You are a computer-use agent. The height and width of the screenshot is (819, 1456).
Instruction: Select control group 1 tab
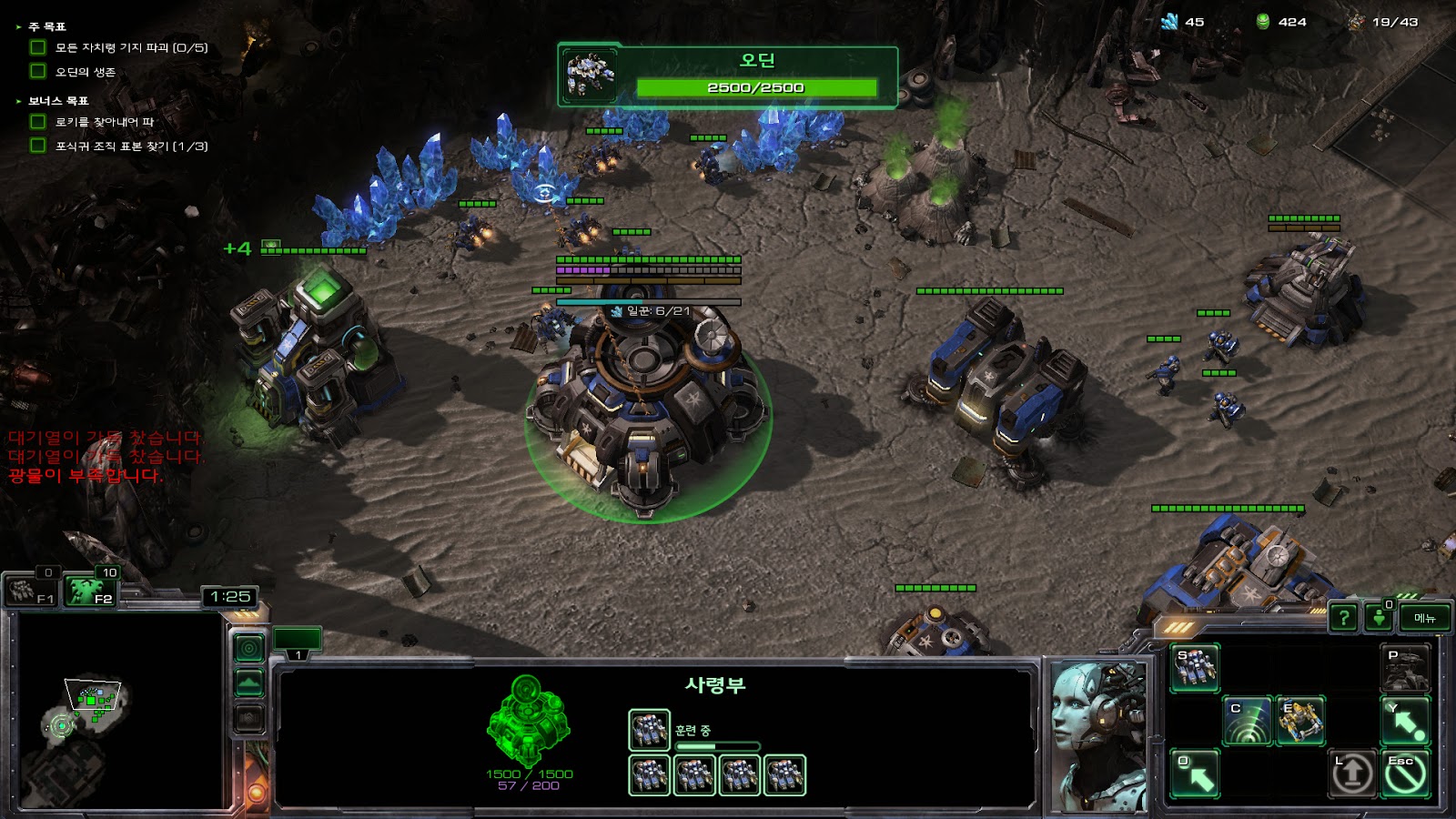tap(298, 642)
